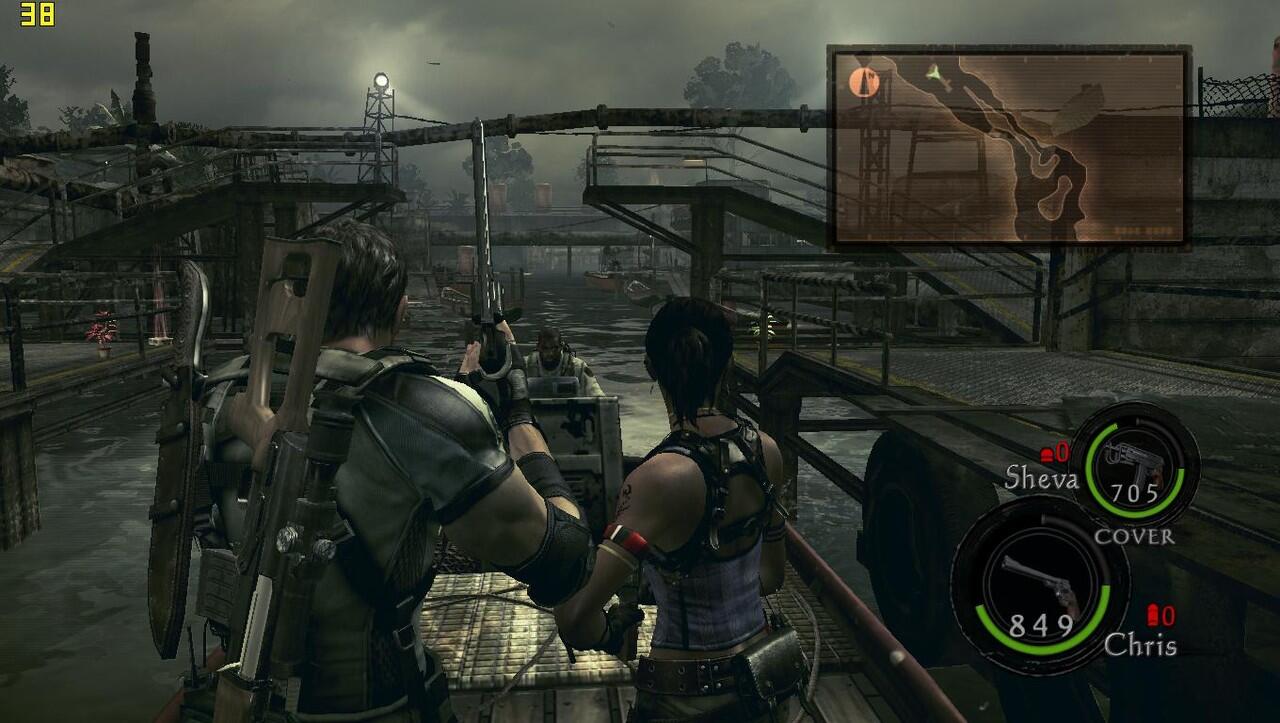
Task: Click the orange compass marker on minimap
Action: click(865, 83)
